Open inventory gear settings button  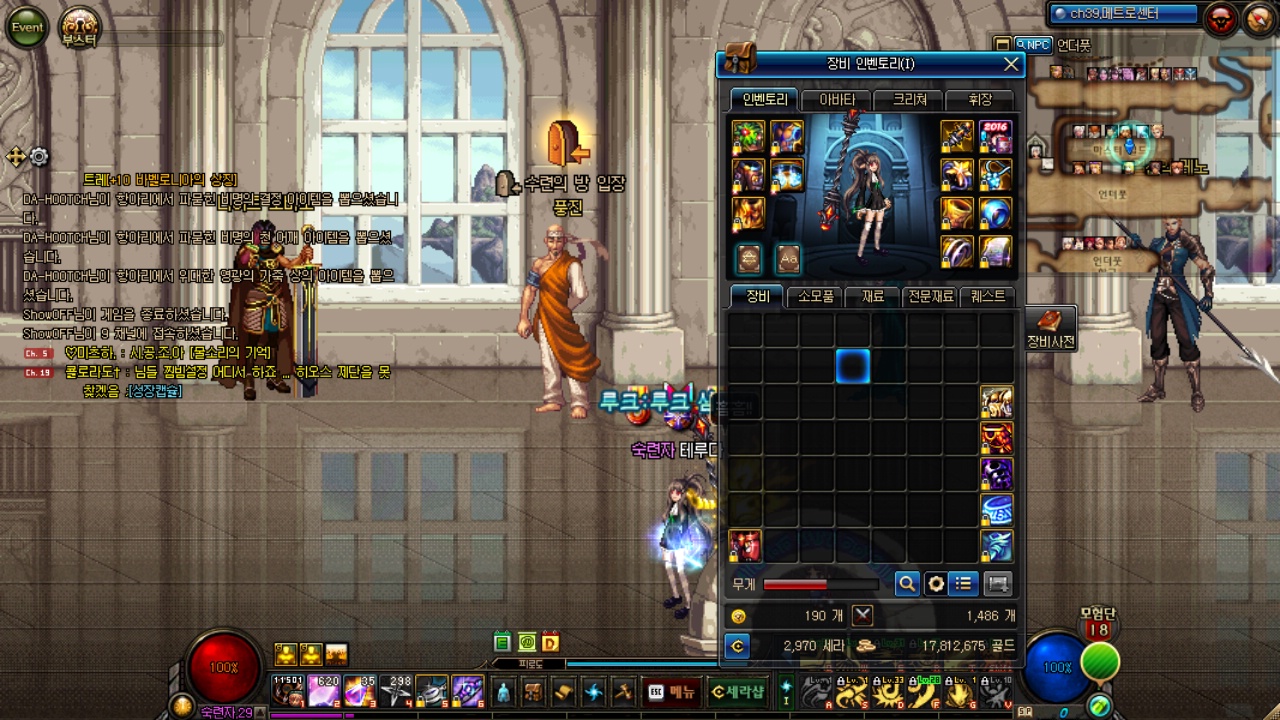[936, 584]
